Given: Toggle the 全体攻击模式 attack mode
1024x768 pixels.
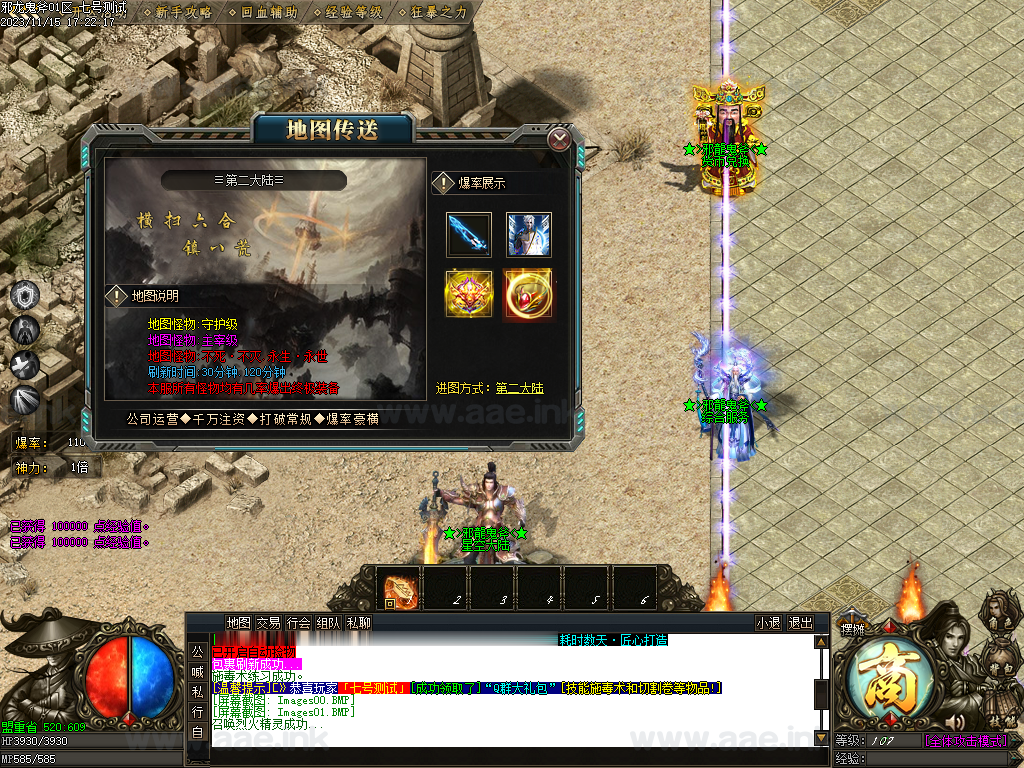Looking at the screenshot, I should (965, 741).
